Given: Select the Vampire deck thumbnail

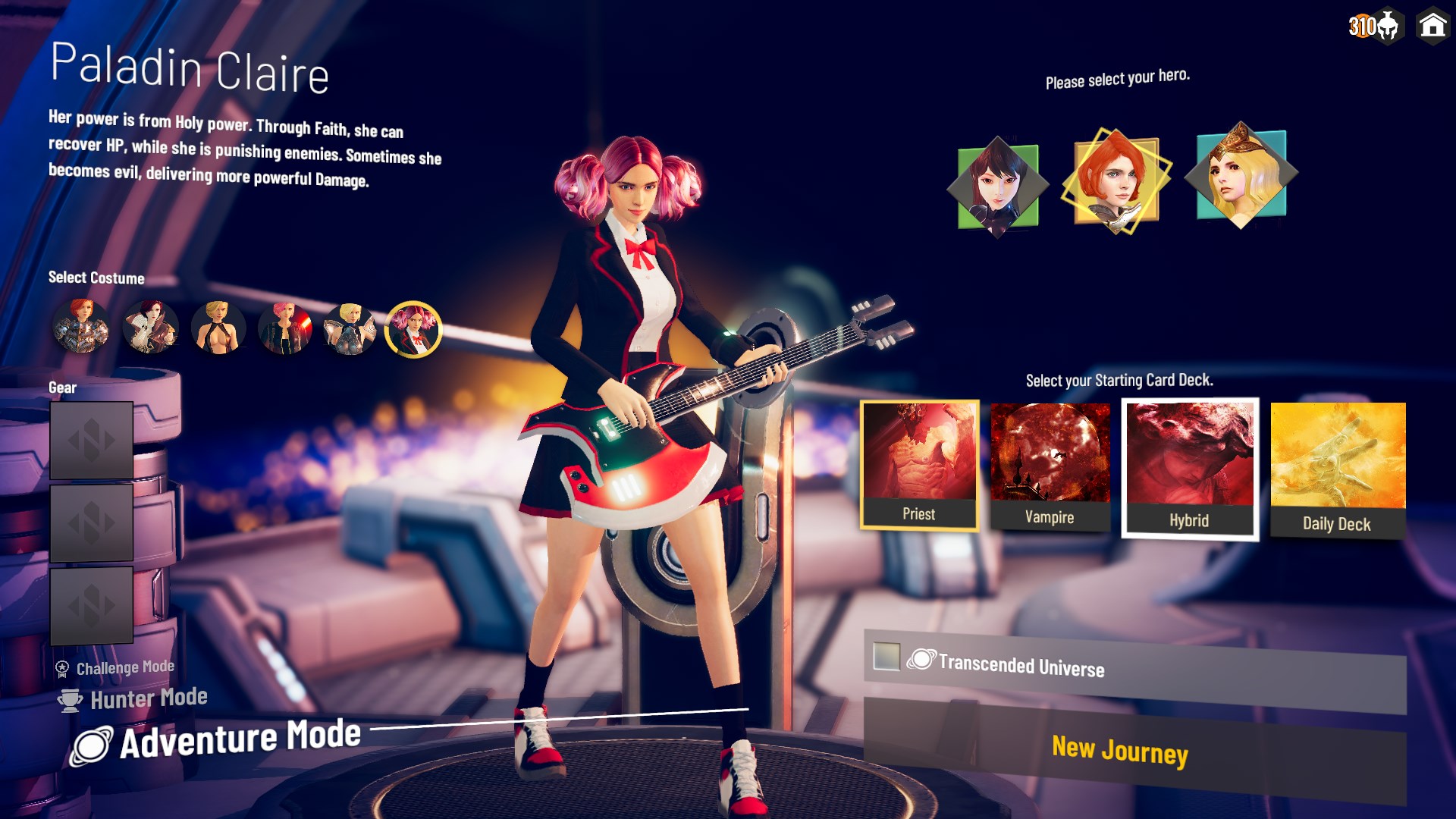Looking at the screenshot, I should [1050, 459].
